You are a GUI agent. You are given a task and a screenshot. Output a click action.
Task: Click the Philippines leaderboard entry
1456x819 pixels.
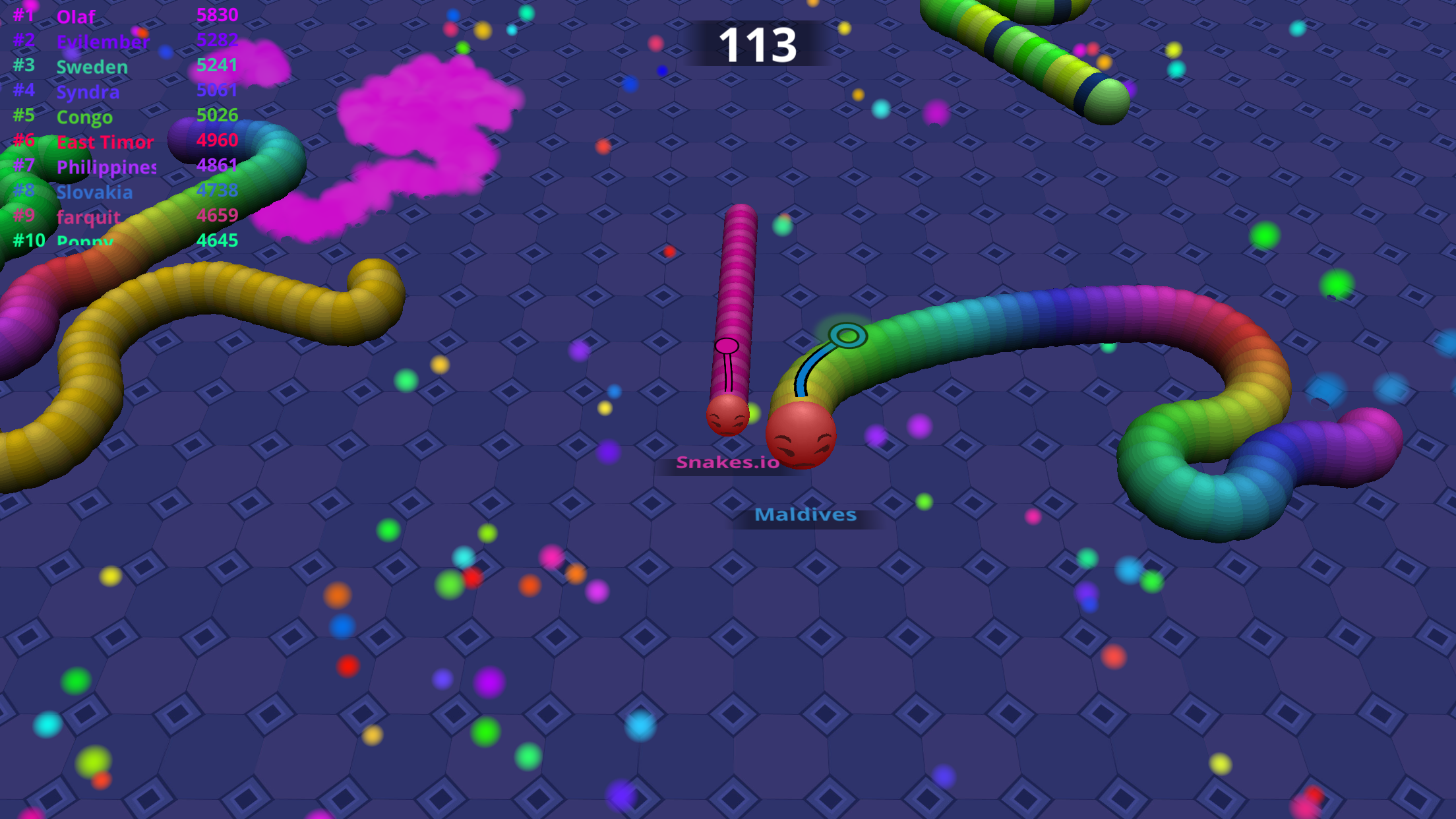coord(106,167)
